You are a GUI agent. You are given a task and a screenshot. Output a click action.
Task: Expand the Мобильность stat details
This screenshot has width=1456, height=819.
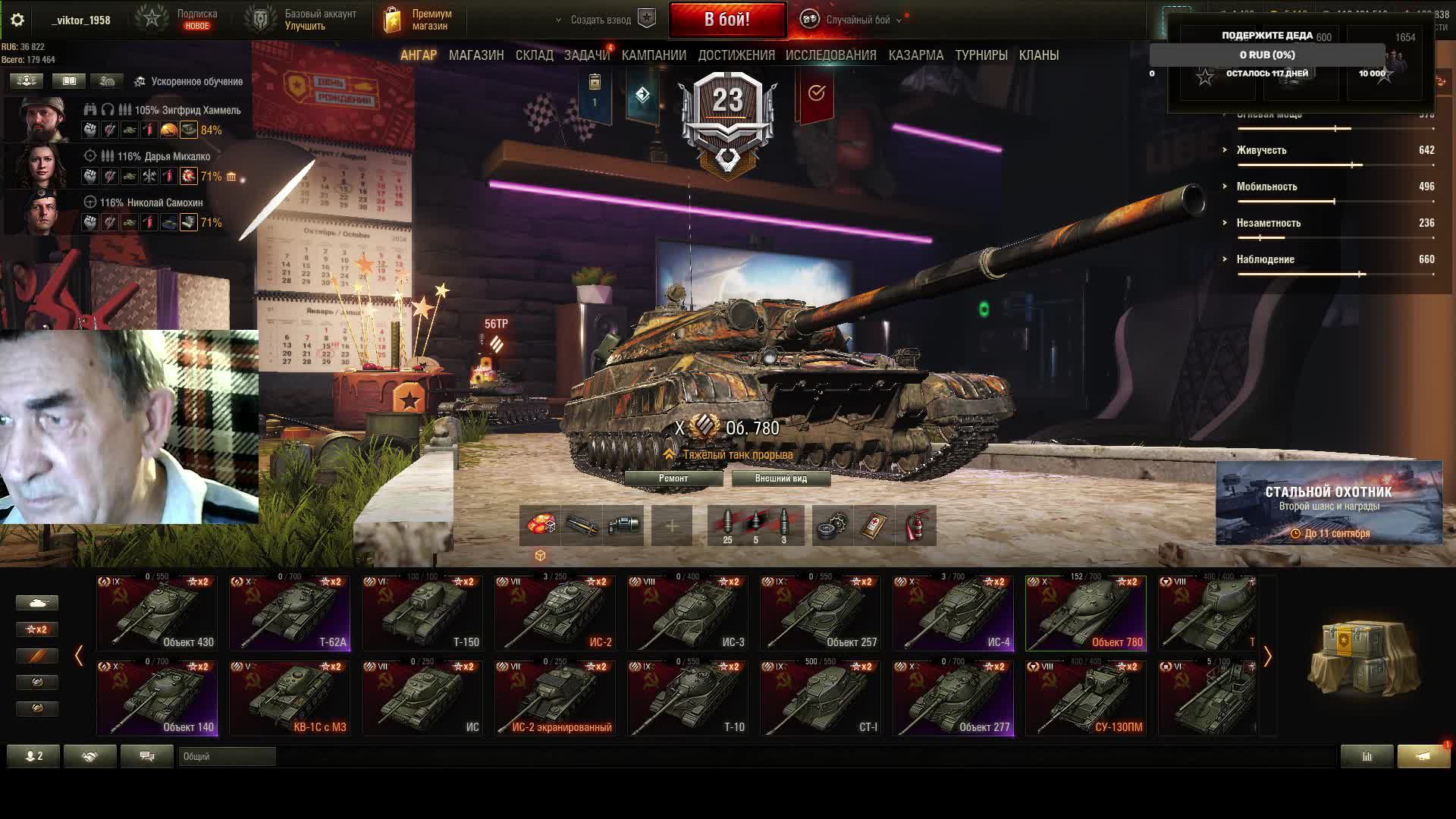pos(1266,187)
